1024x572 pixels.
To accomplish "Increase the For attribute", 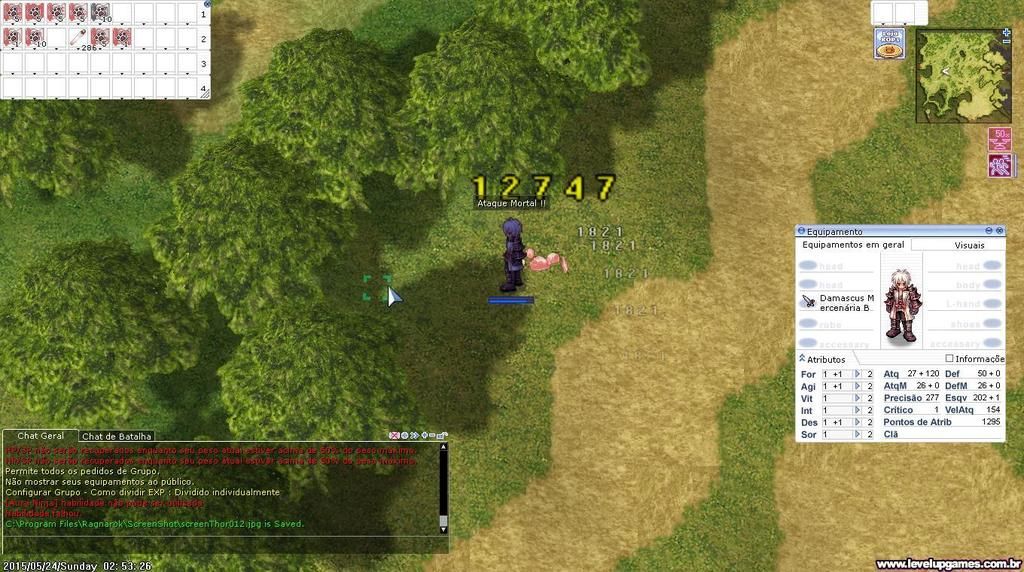I will [857, 374].
